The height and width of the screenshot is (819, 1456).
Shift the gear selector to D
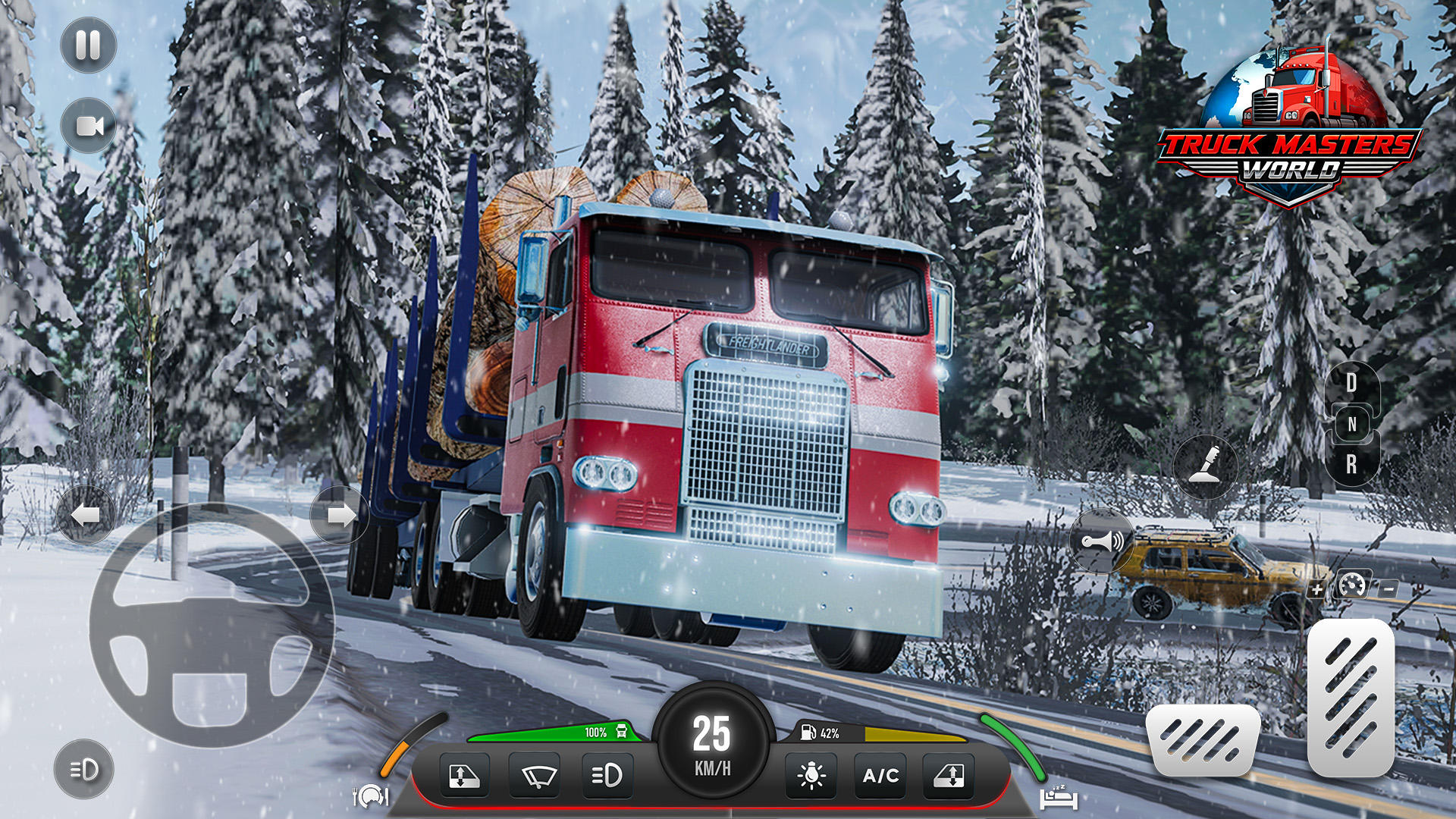(x=1351, y=383)
